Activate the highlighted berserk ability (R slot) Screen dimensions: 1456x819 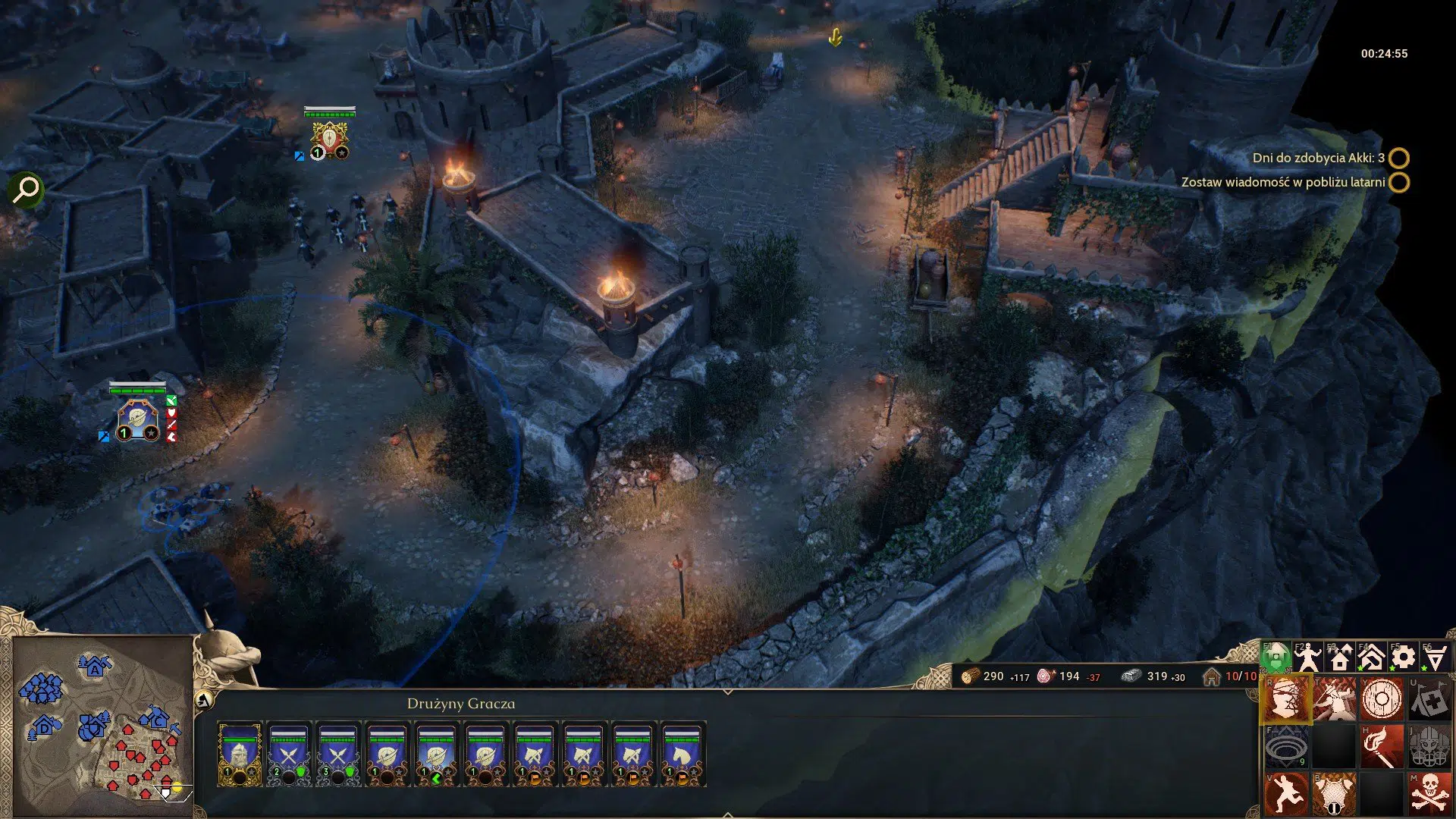[1288, 699]
